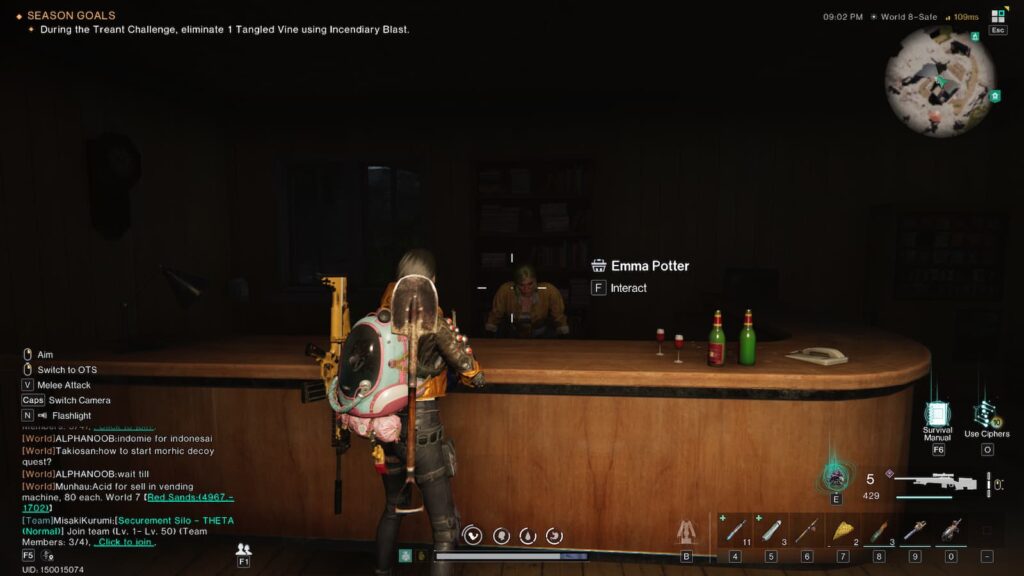Viewport: 1024px width, 576px height.
Task: Choose the hotbar item with count 3 in slot 5
Action: pyautogui.click(x=771, y=530)
